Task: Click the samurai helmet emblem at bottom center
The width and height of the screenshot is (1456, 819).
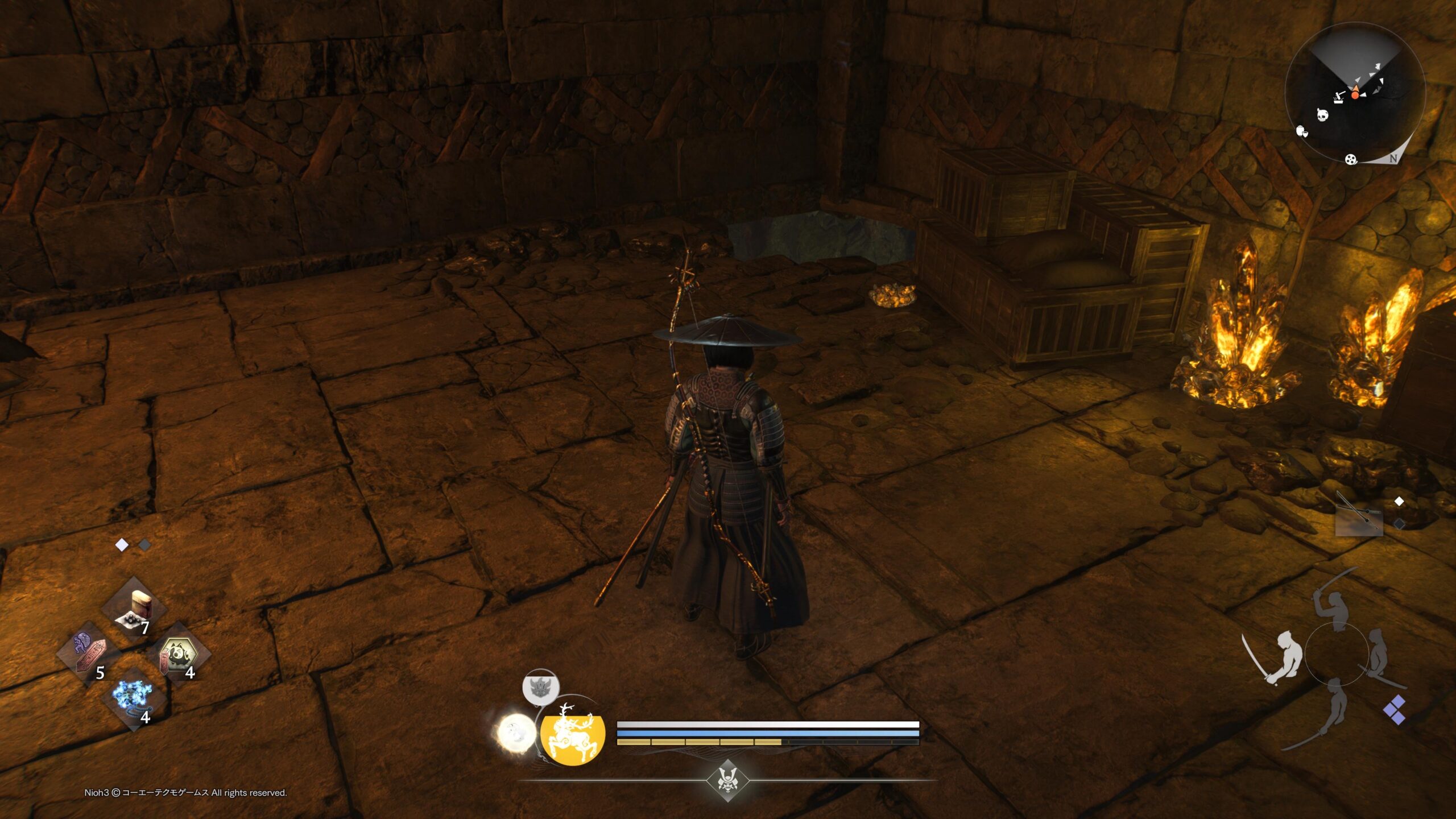Action: coord(727,781)
